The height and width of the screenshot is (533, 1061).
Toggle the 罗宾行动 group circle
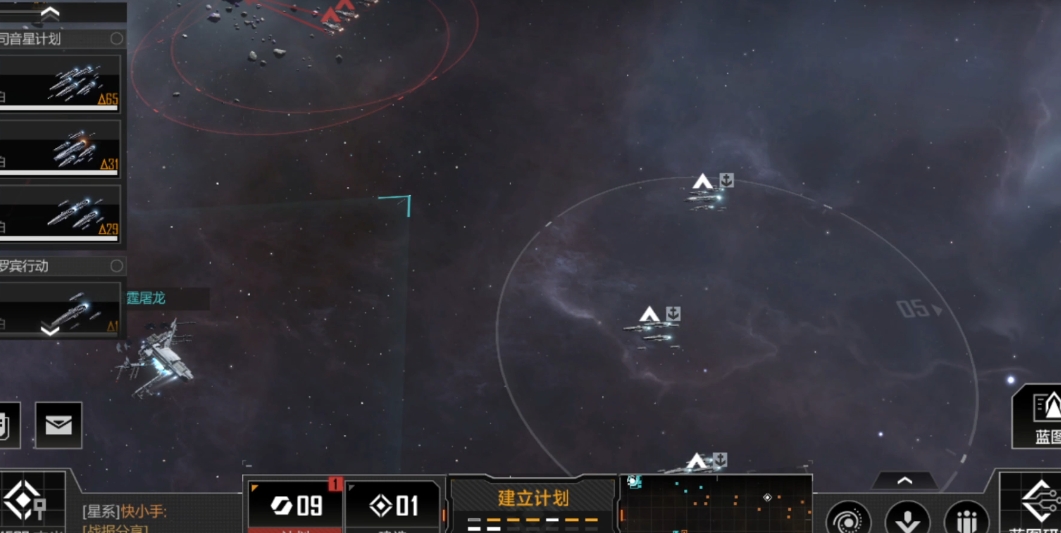coord(117,266)
